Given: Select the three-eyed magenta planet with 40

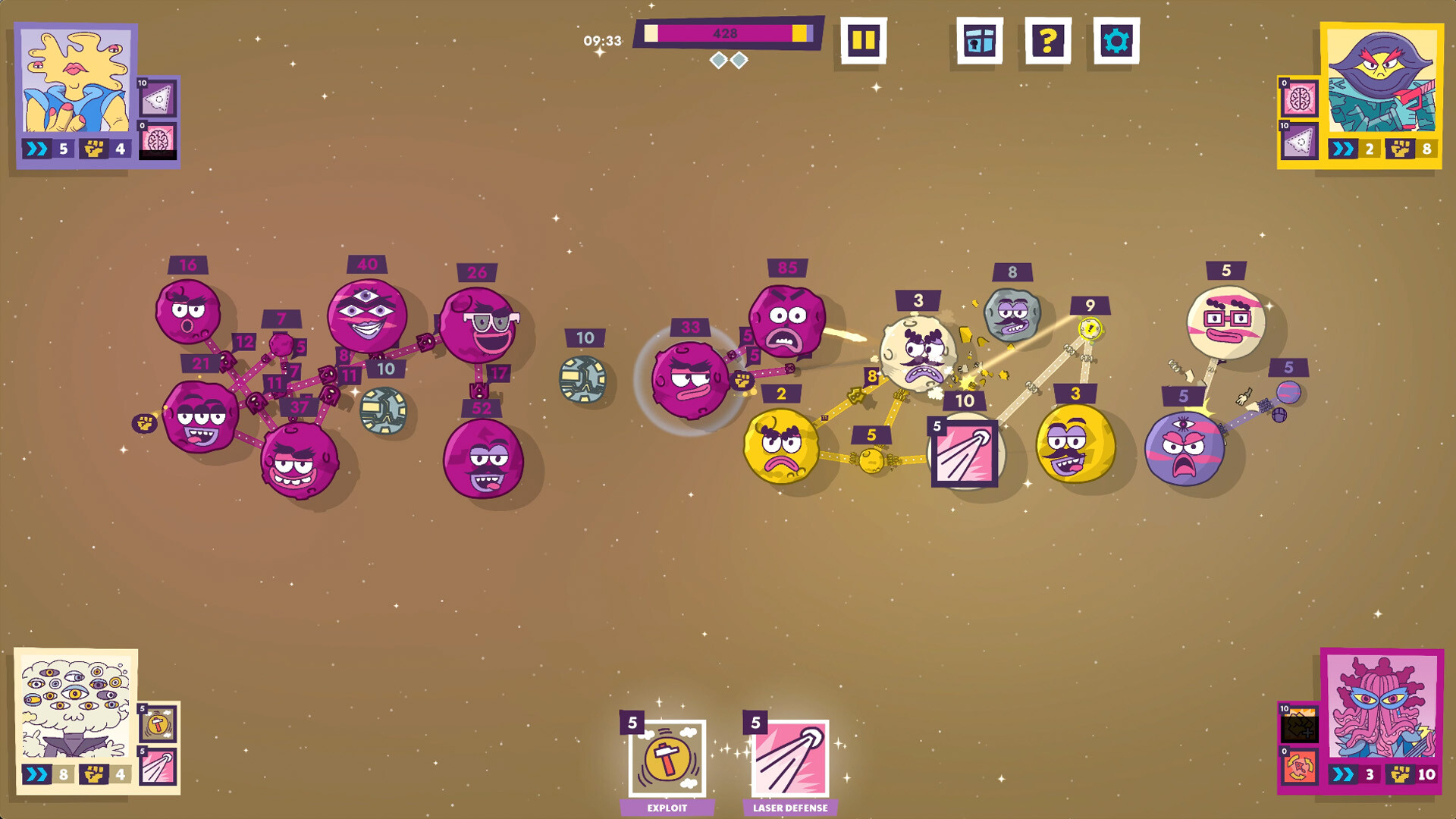Looking at the screenshot, I should click(x=367, y=315).
